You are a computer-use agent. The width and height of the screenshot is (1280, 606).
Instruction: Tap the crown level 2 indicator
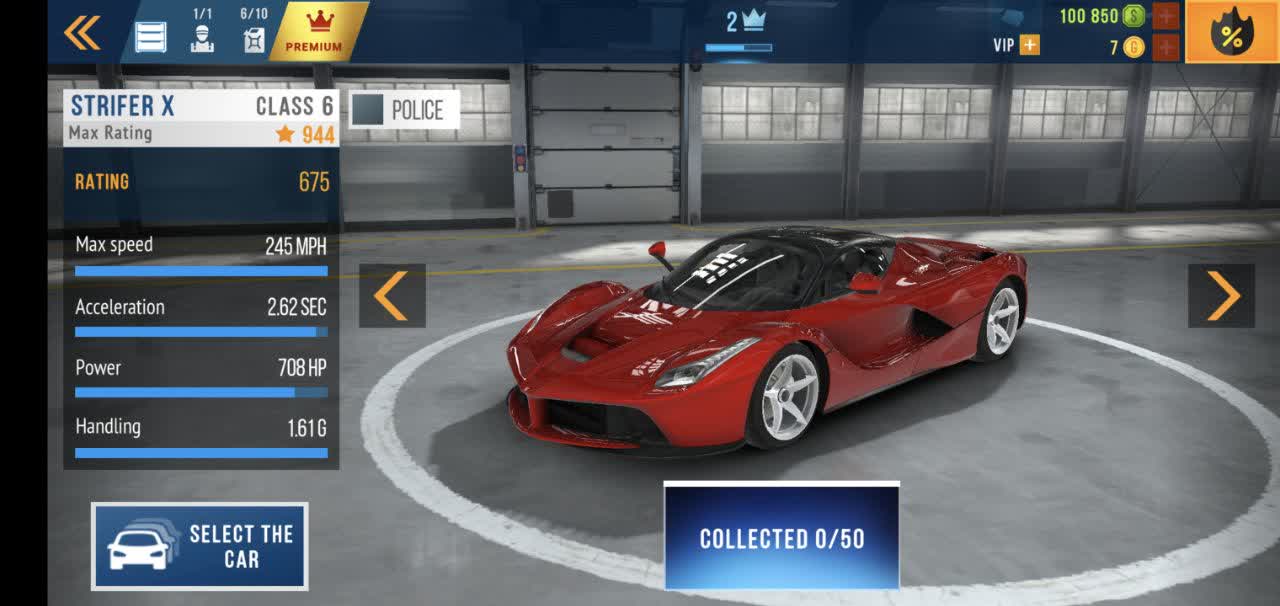pos(744,22)
